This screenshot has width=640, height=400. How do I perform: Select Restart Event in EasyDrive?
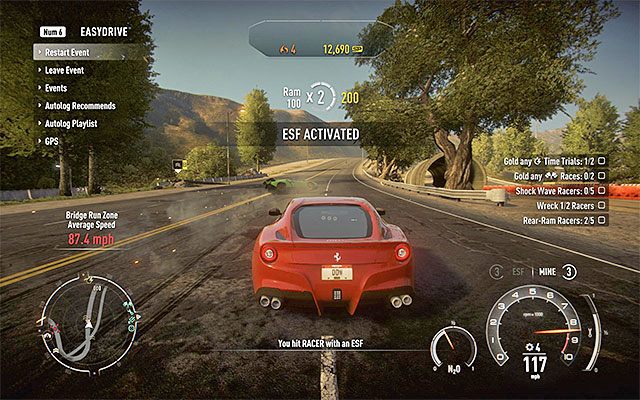[72, 54]
